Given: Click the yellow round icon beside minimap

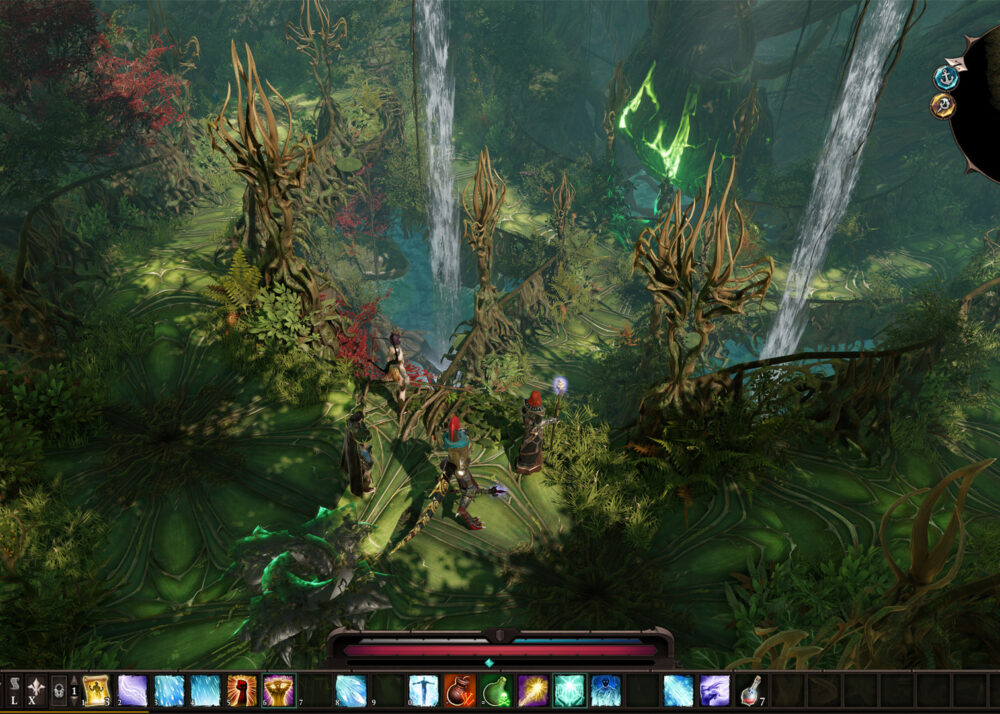Looking at the screenshot, I should point(942,105).
